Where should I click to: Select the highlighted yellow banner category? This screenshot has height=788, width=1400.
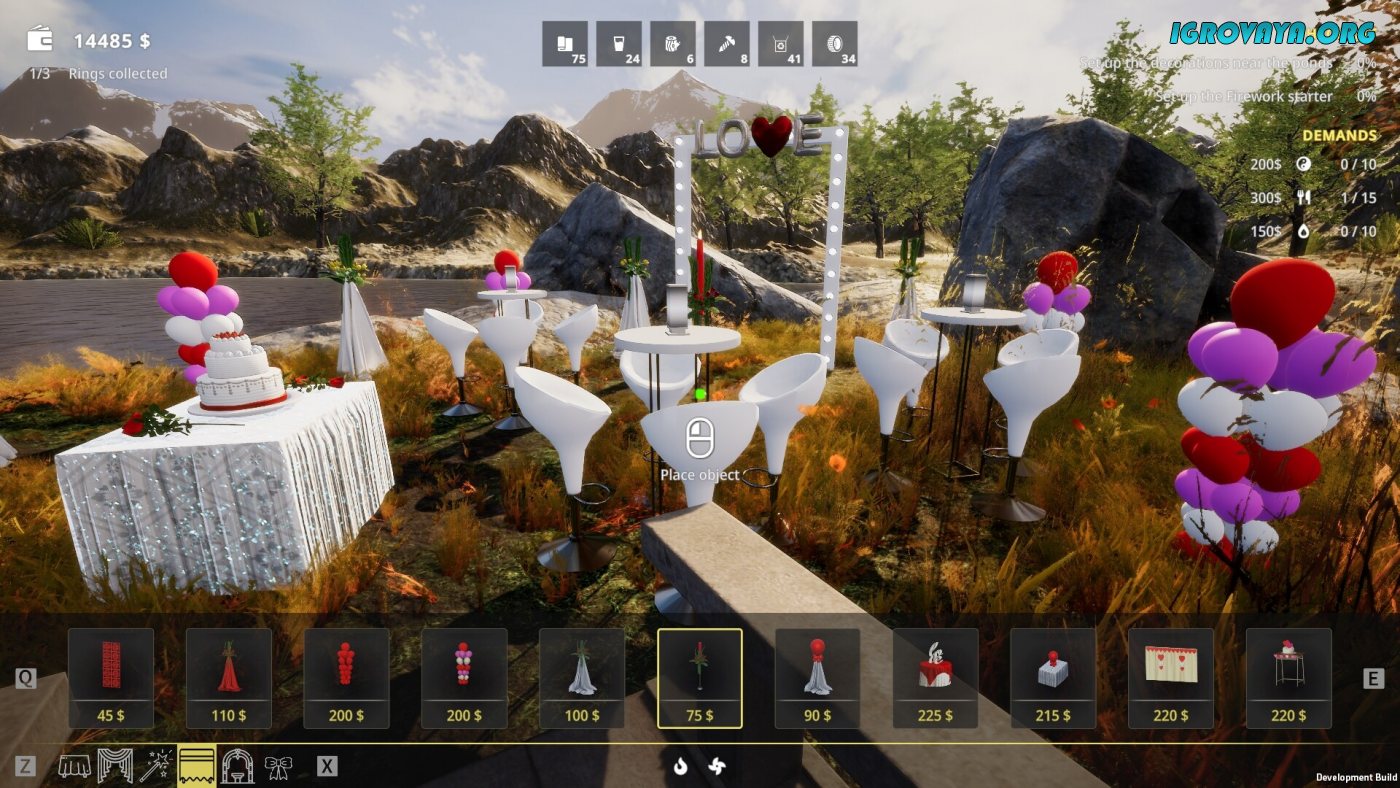pos(196,767)
